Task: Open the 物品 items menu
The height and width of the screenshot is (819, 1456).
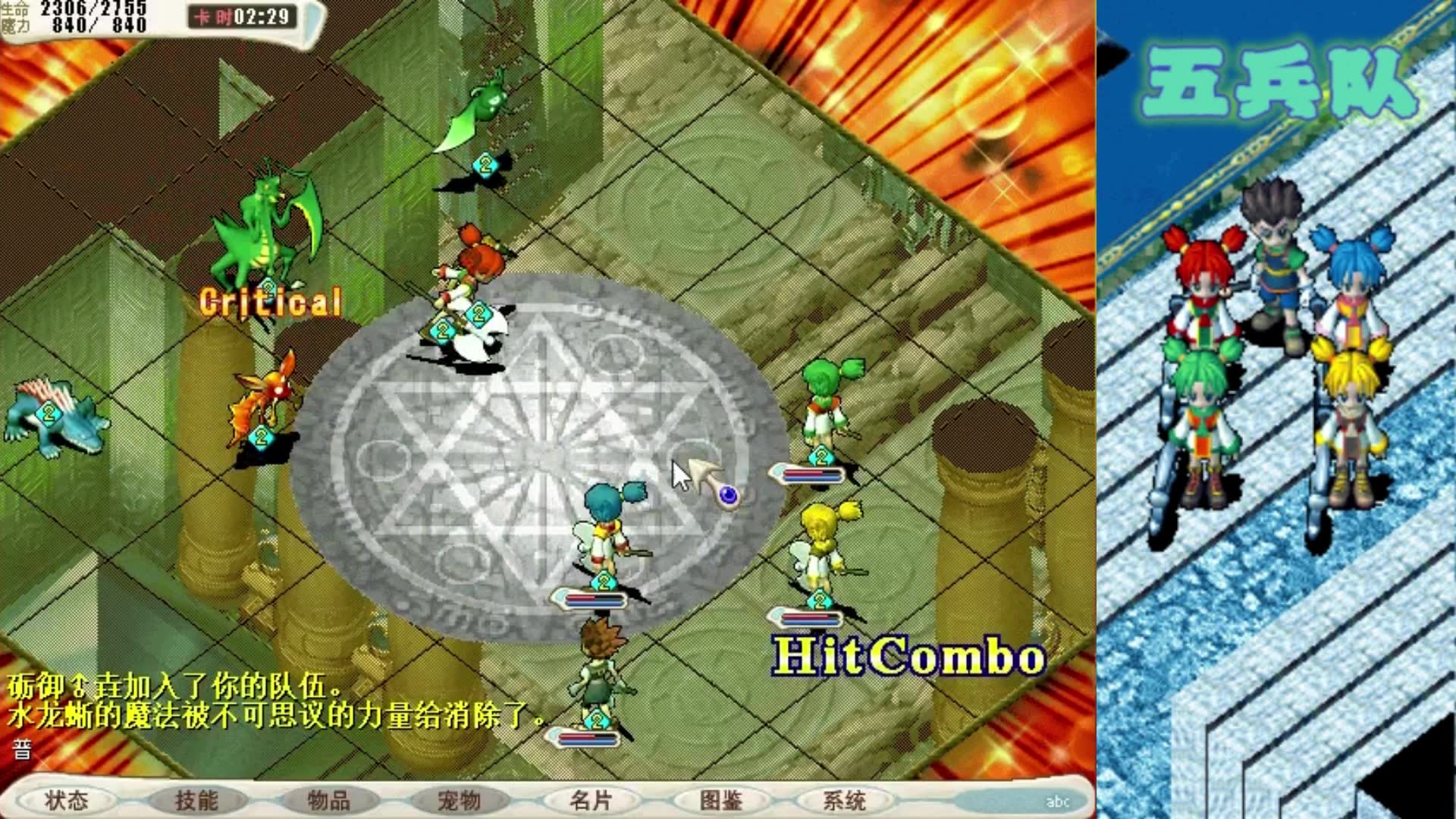Action: coord(328,800)
